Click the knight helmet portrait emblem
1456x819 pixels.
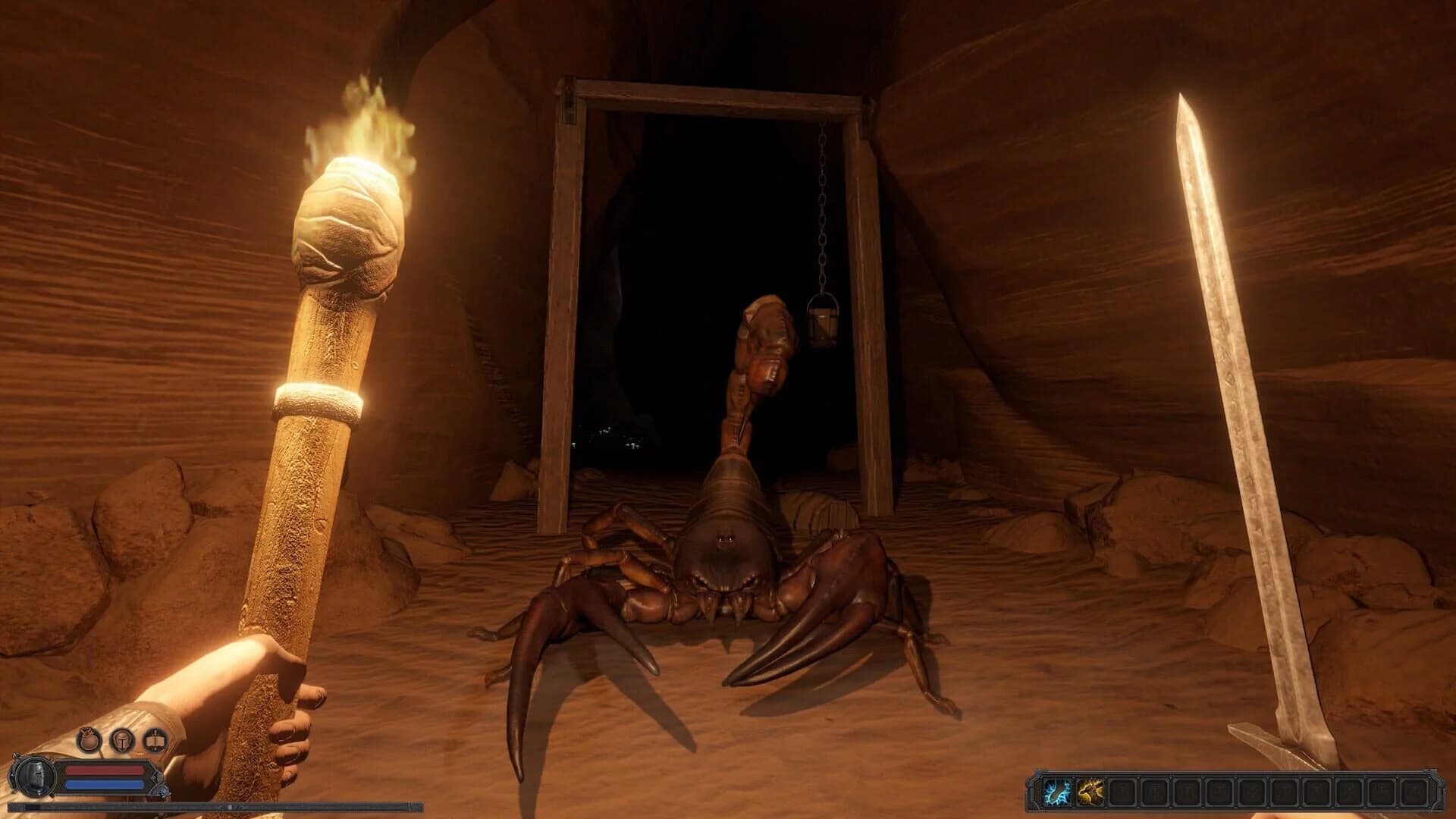pyautogui.click(x=35, y=777)
